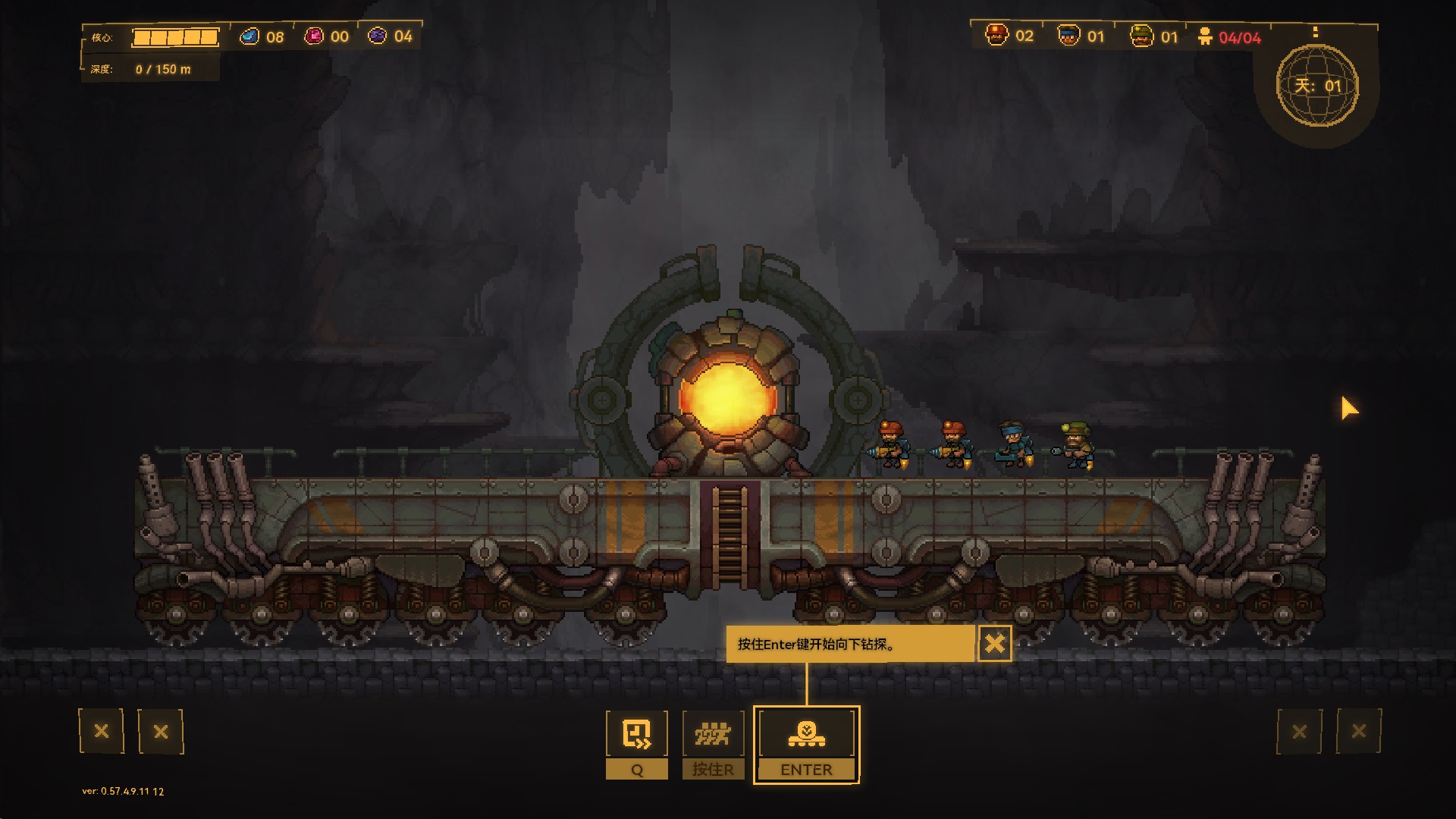Click the day counter globe
This screenshot has height=819, width=1456.
click(1317, 86)
